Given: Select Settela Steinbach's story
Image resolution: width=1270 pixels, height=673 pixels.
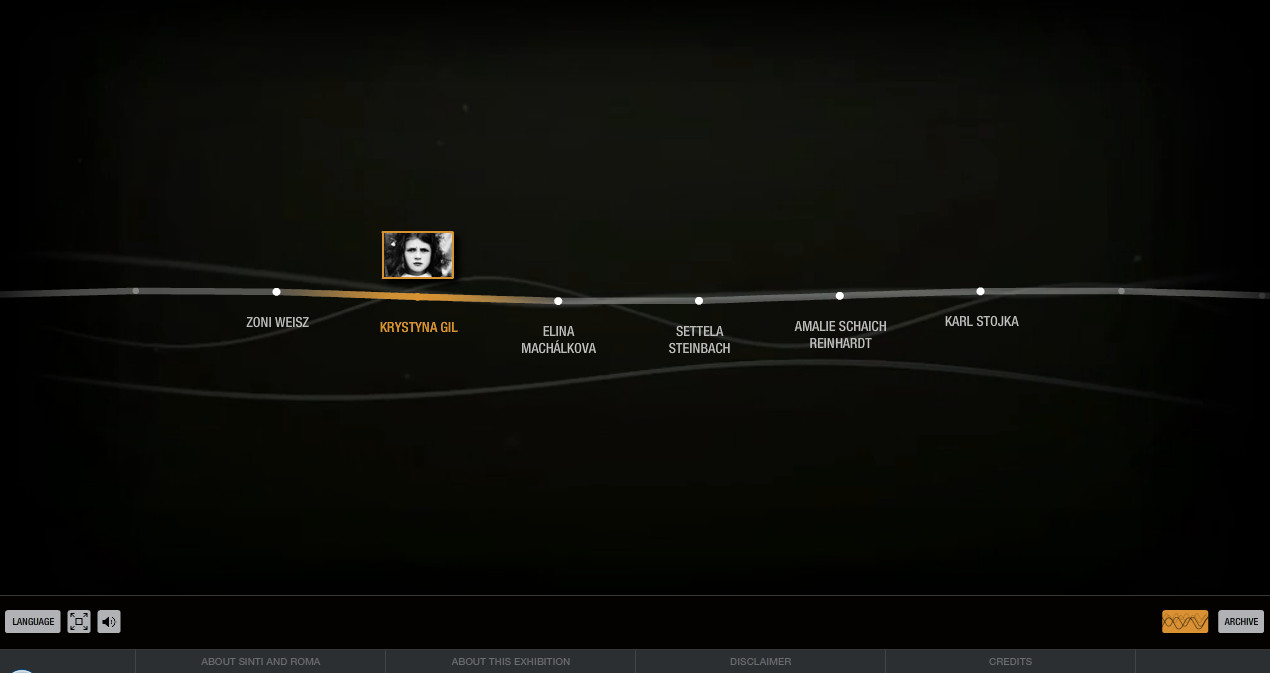Looking at the screenshot, I should coord(699,339).
